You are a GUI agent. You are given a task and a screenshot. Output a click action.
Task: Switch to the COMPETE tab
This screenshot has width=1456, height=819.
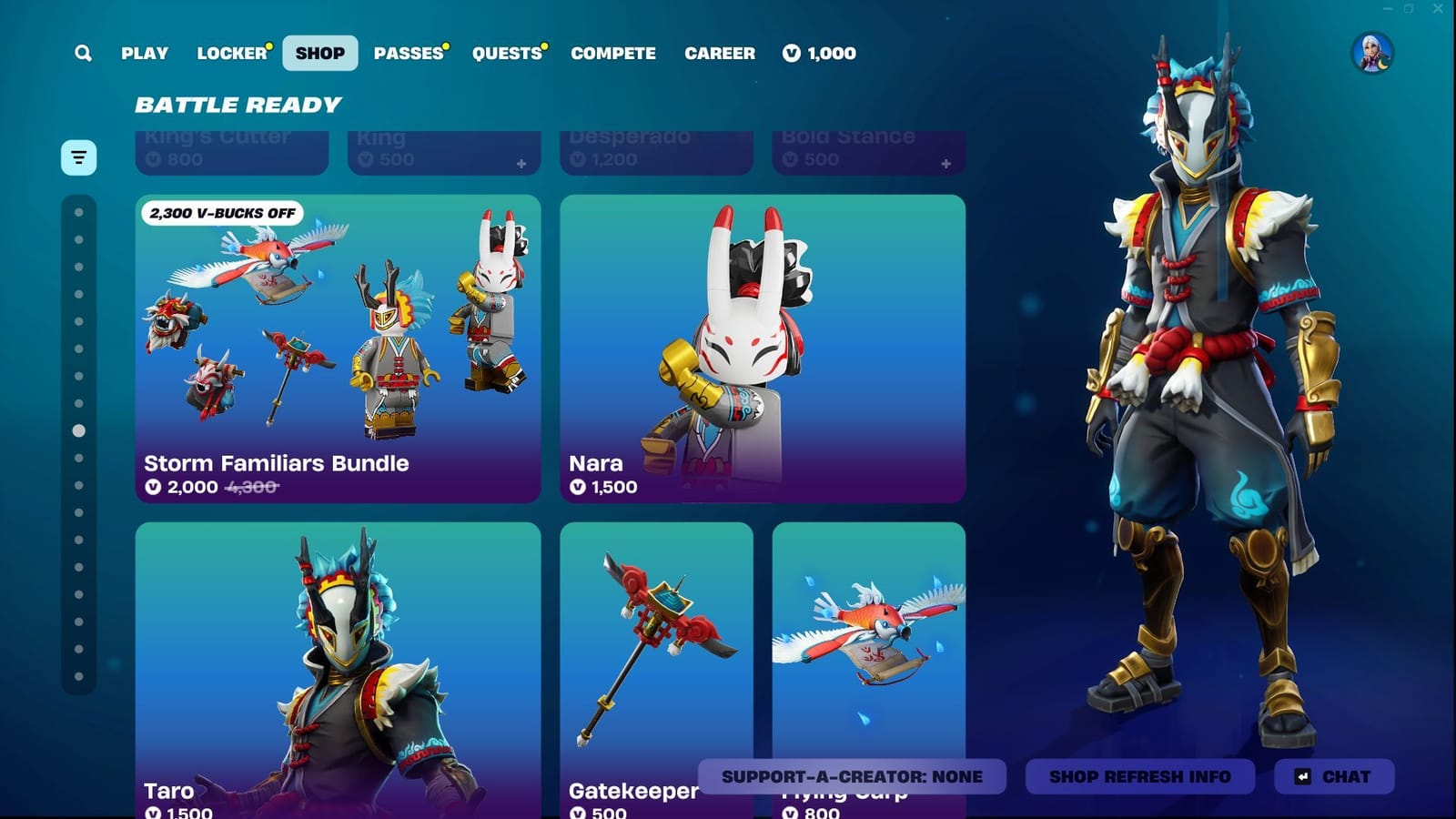[613, 53]
